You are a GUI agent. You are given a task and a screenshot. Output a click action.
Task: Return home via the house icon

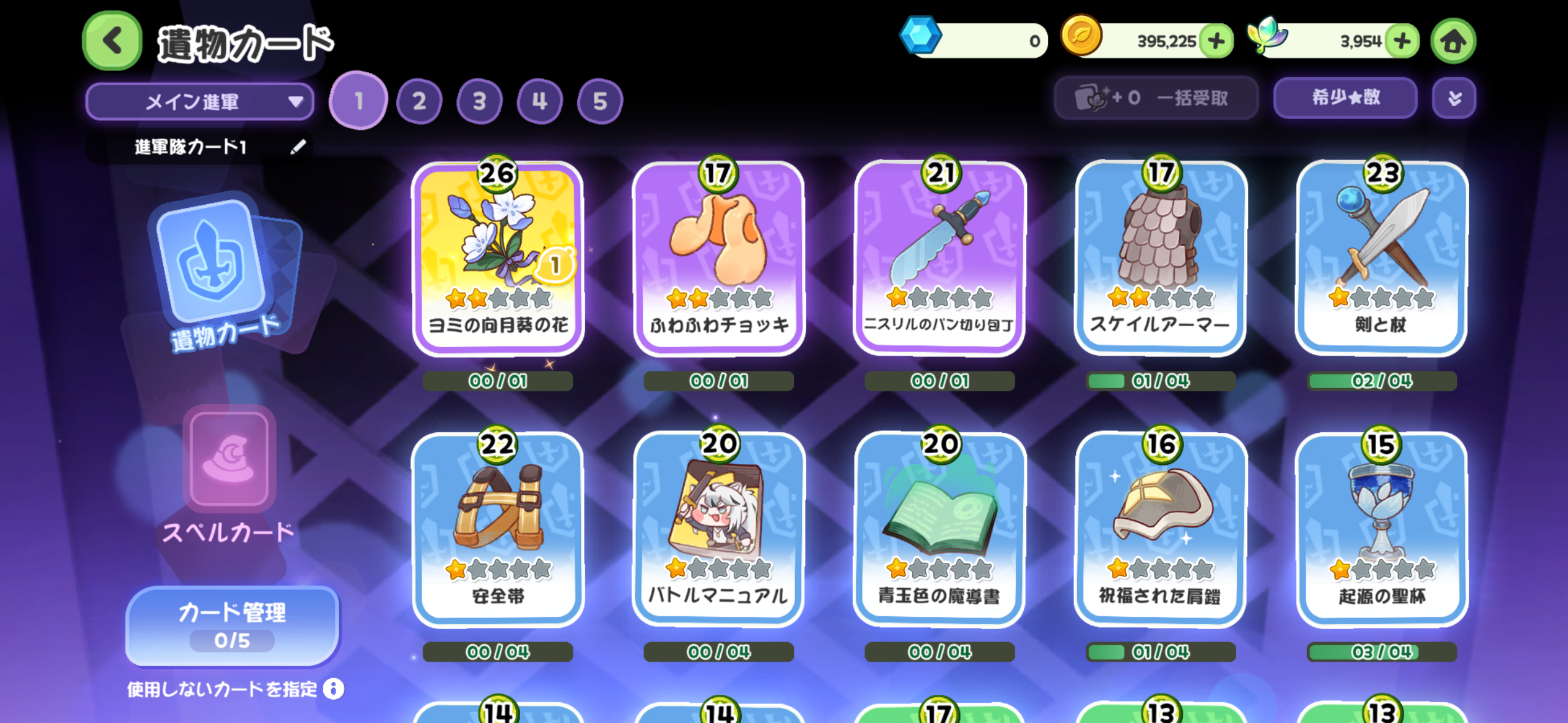pyautogui.click(x=1453, y=41)
